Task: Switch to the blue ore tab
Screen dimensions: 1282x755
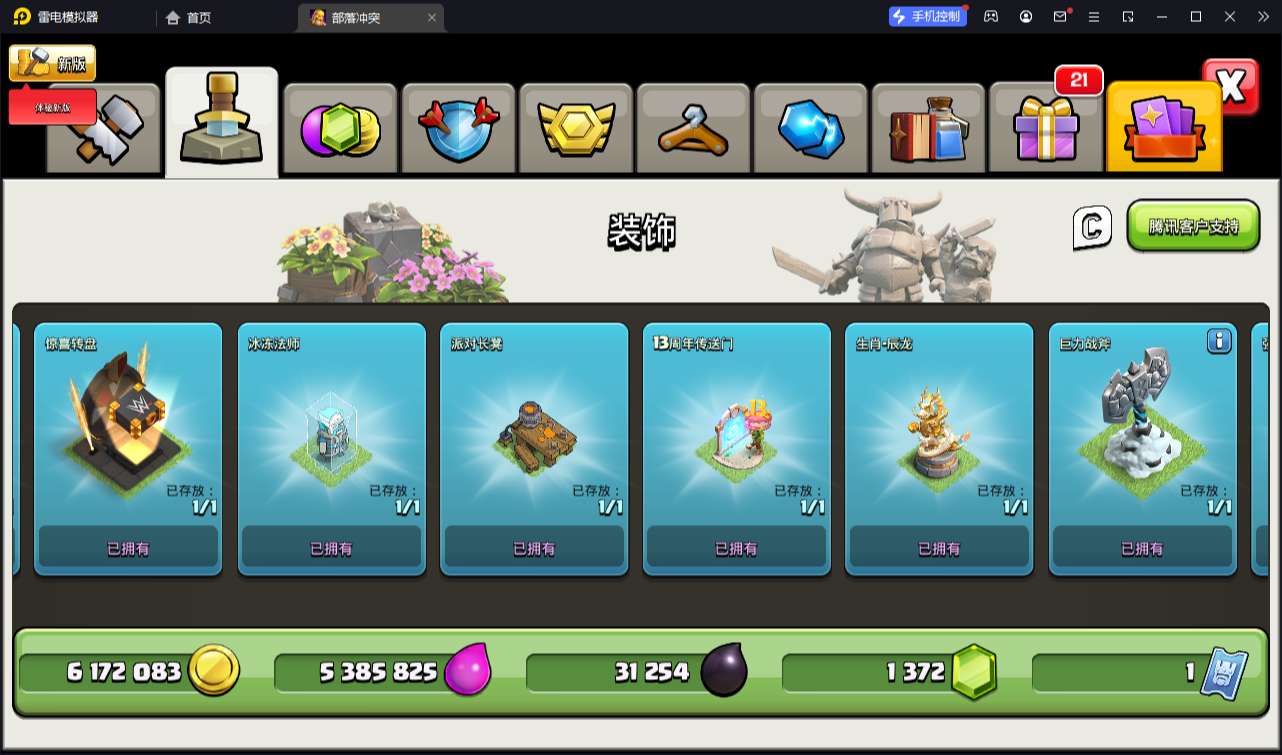Action: pos(810,130)
